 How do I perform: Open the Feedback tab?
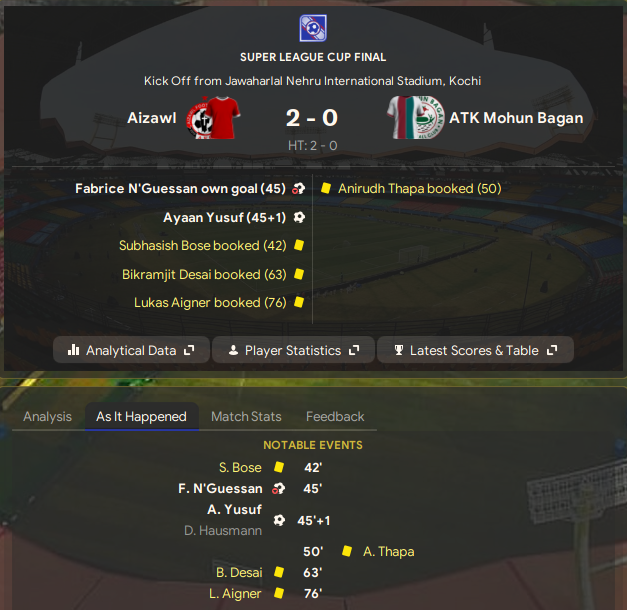335,417
